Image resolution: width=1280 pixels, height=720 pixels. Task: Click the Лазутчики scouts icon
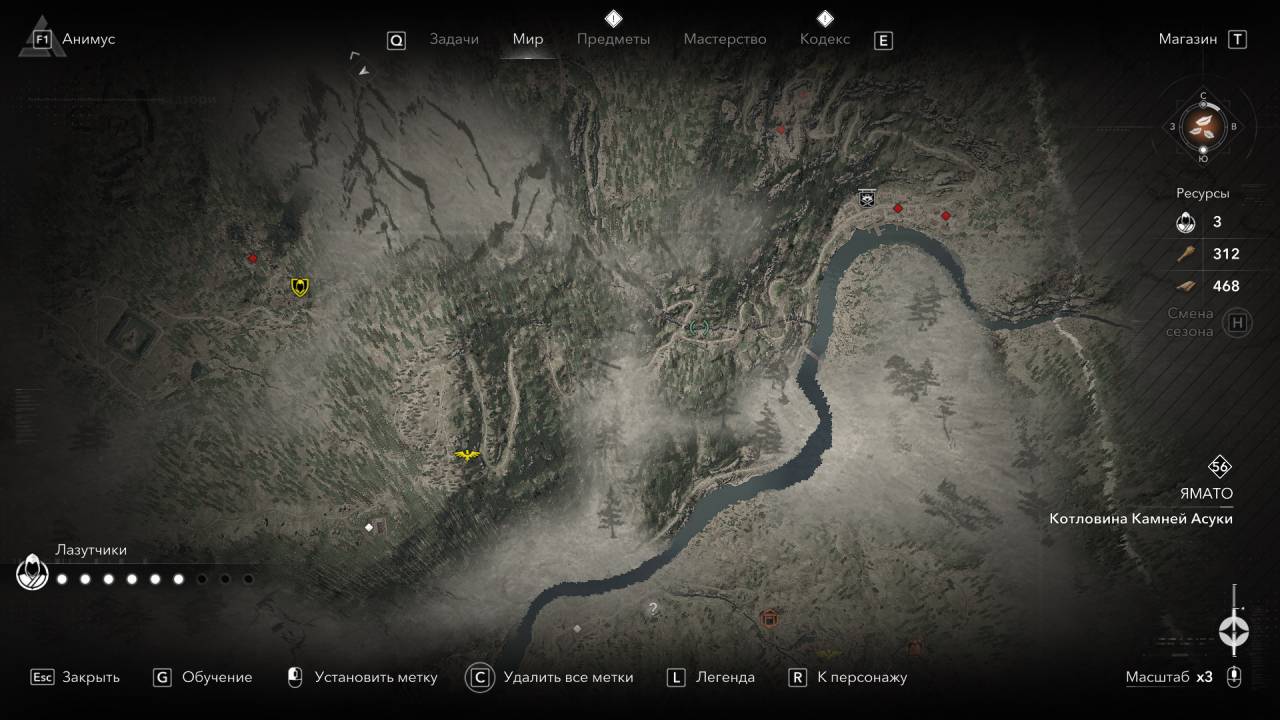pyautogui.click(x=33, y=573)
